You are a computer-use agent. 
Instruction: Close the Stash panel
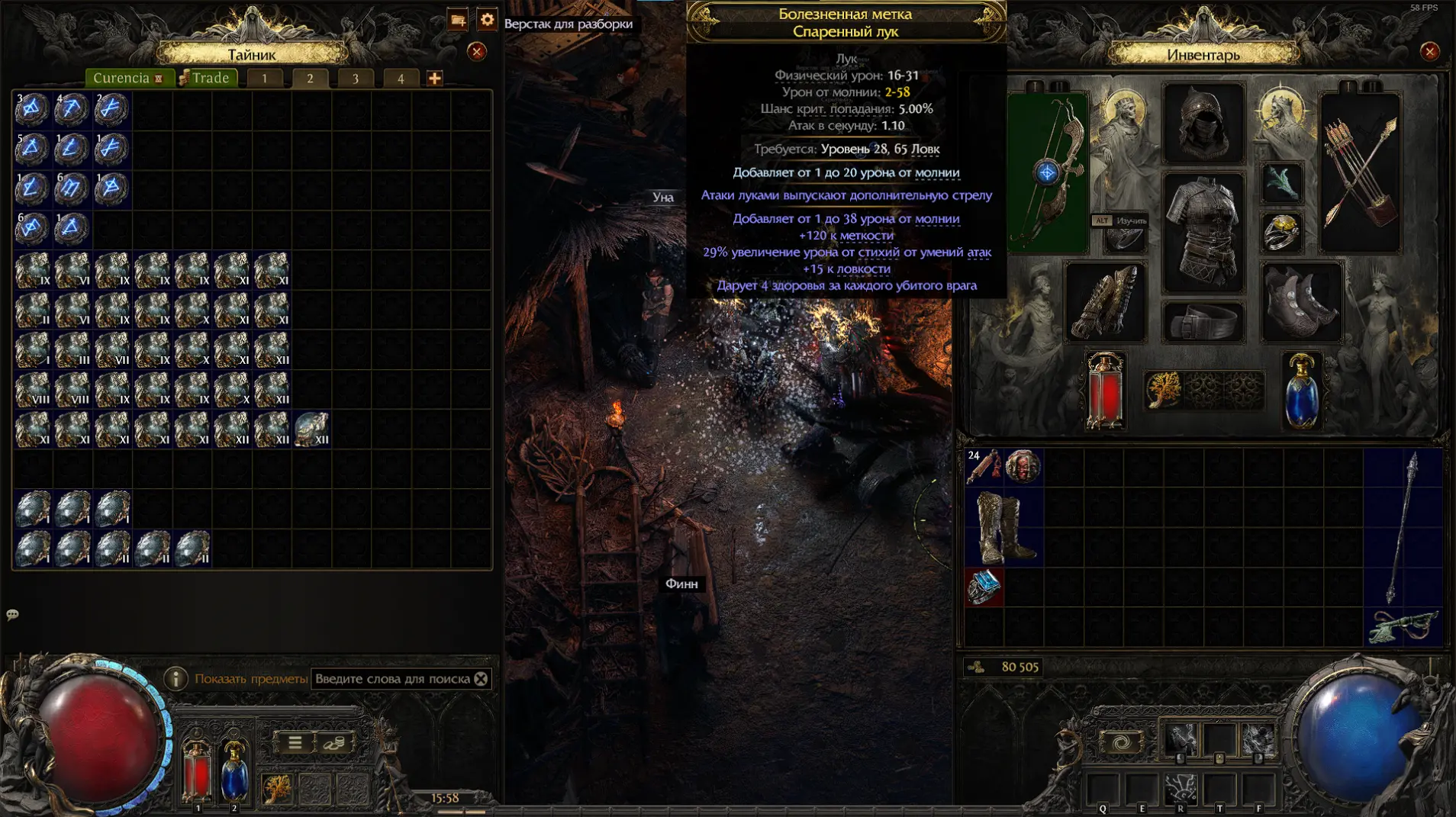point(477,51)
